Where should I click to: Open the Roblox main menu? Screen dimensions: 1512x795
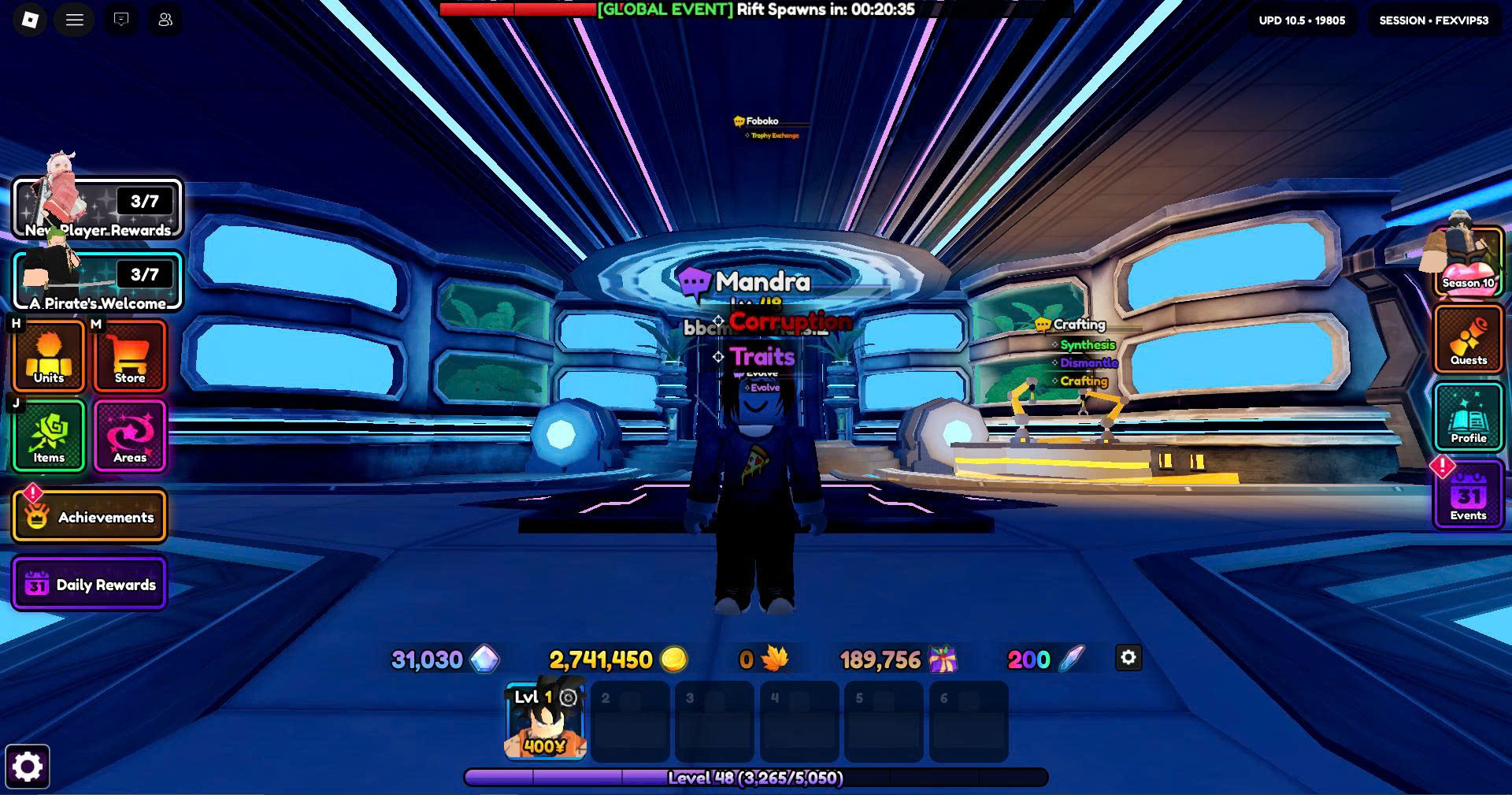click(30, 20)
